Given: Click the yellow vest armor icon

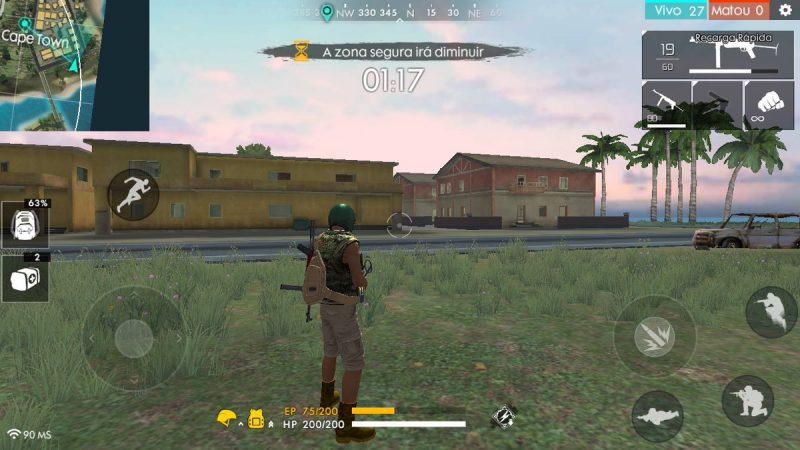Looking at the screenshot, I should 255,417.
